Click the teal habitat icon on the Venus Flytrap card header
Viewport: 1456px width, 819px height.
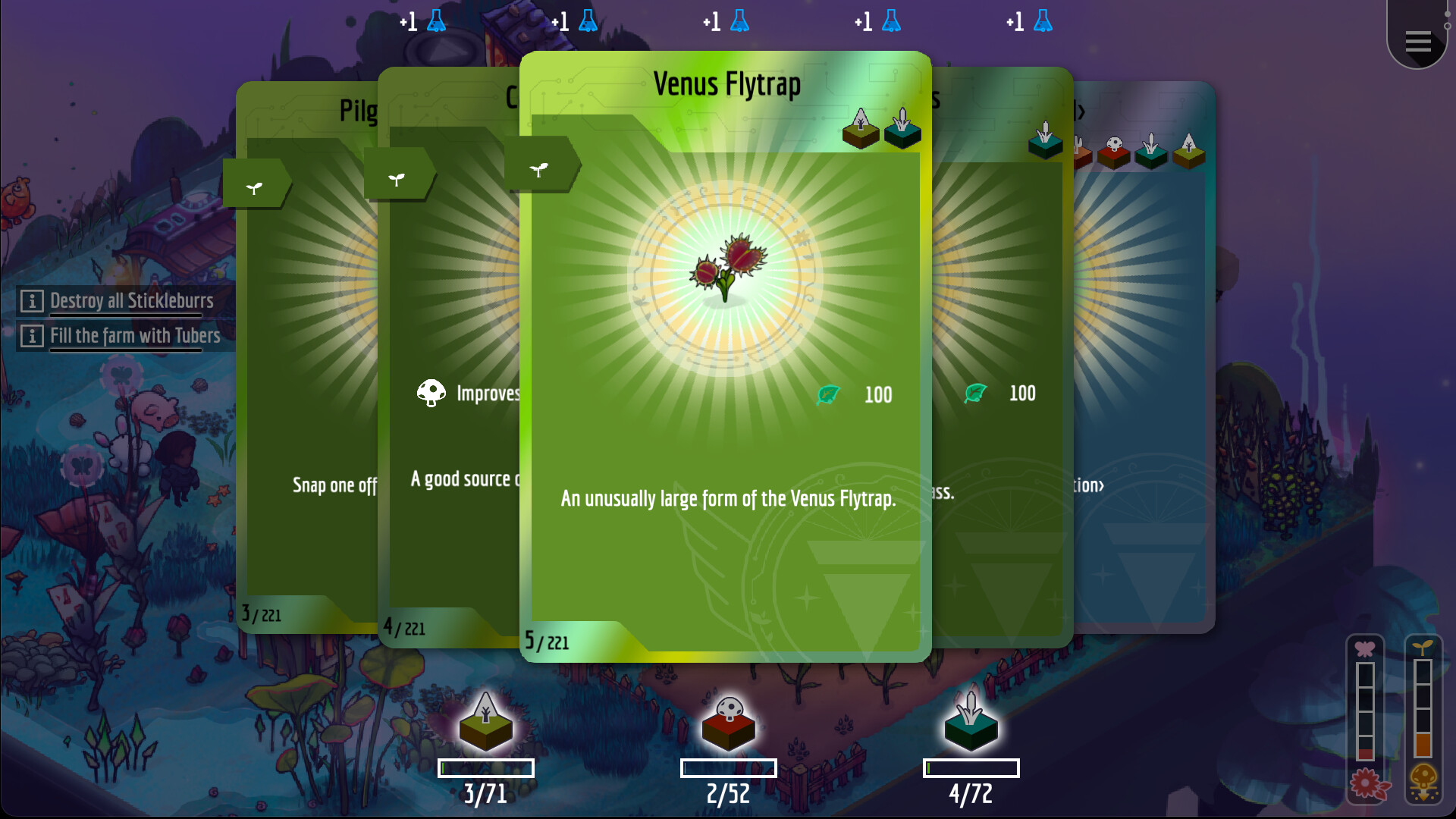[x=902, y=130]
